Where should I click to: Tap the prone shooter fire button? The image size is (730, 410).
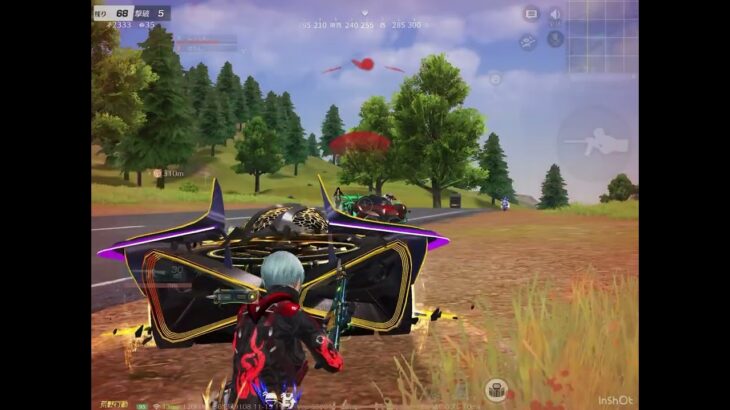(595, 143)
